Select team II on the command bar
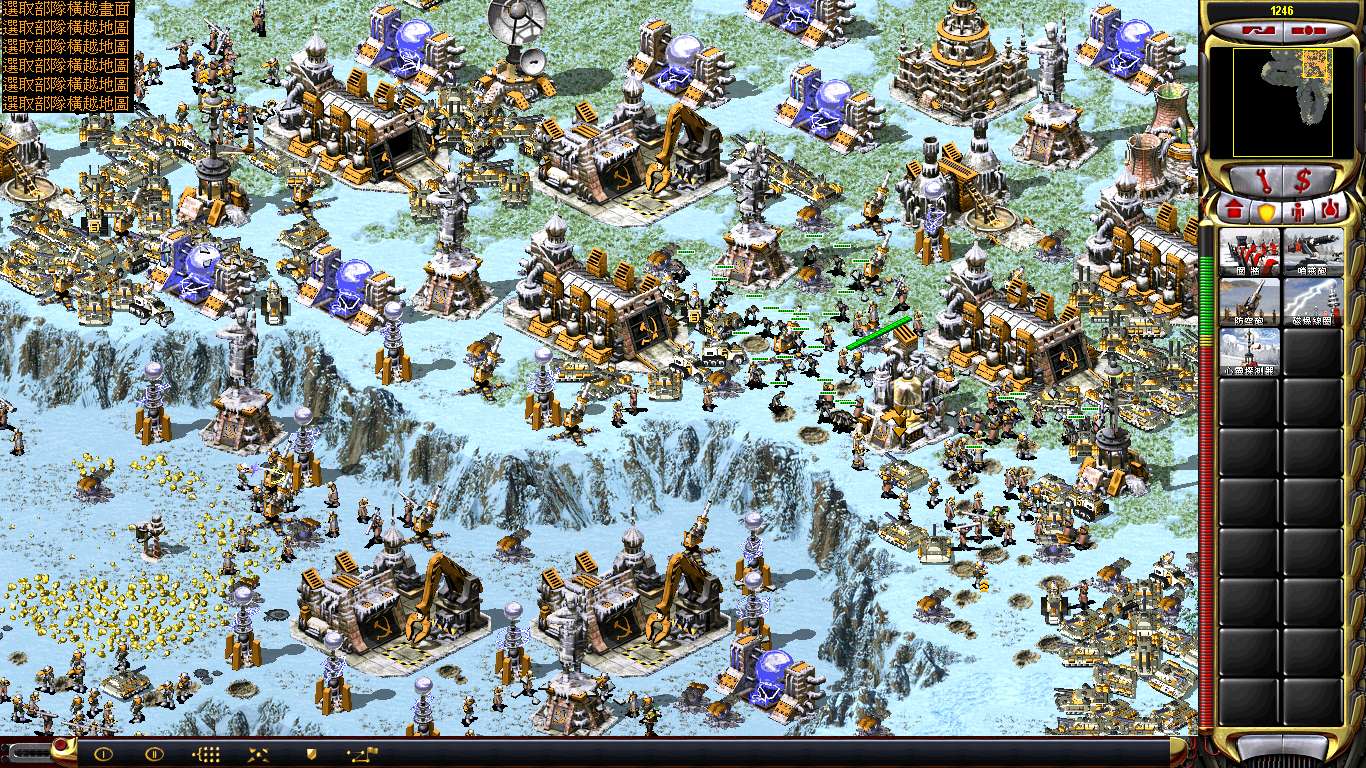 [x=154, y=754]
